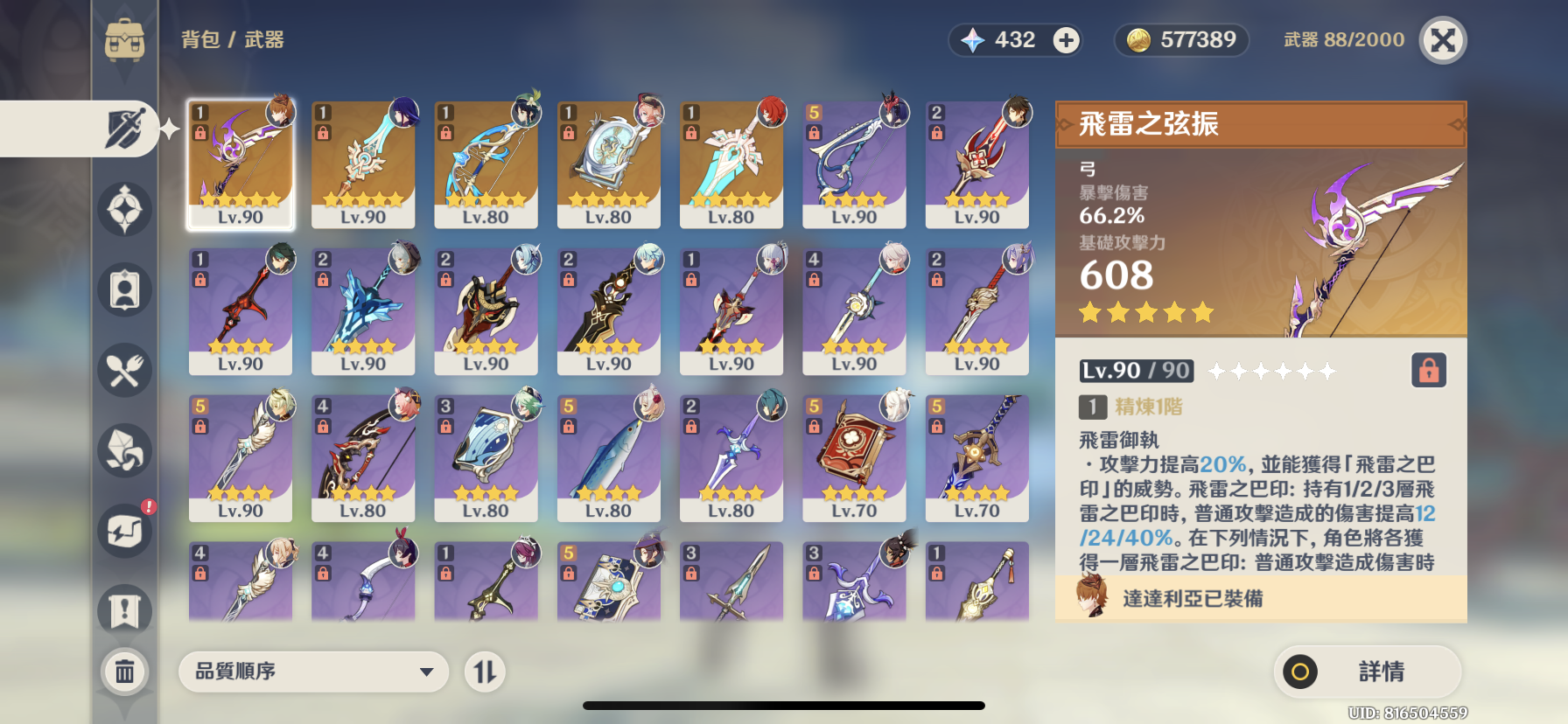Click the five-star rating stars on 飛雷之弦振
Viewport: 1568px width, 724px height.
(1146, 312)
